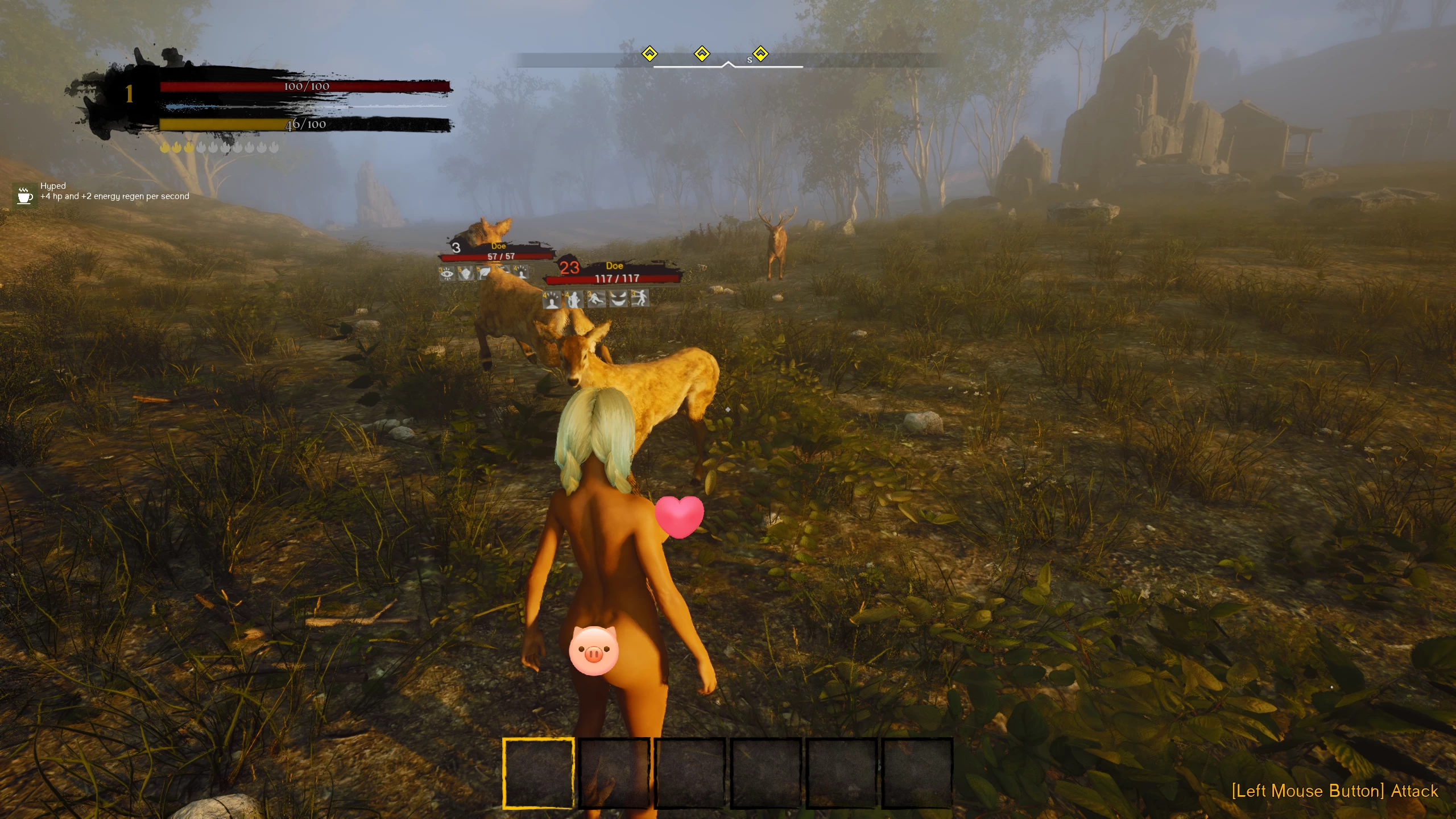Click the Hyped coffee cup buff icon
This screenshot has width=1456, height=819.
click(x=24, y=196)
